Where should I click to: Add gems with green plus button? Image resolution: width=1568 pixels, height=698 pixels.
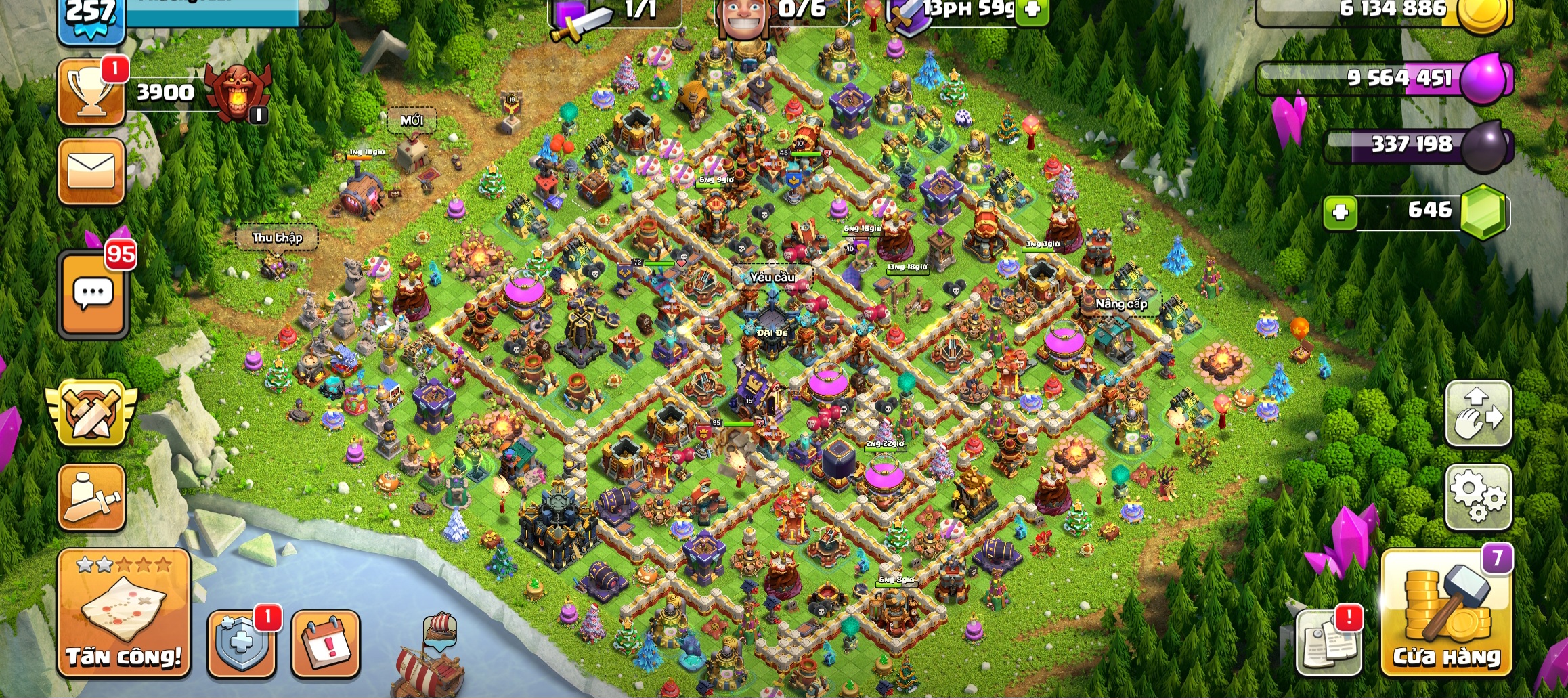coord(1340,213)
